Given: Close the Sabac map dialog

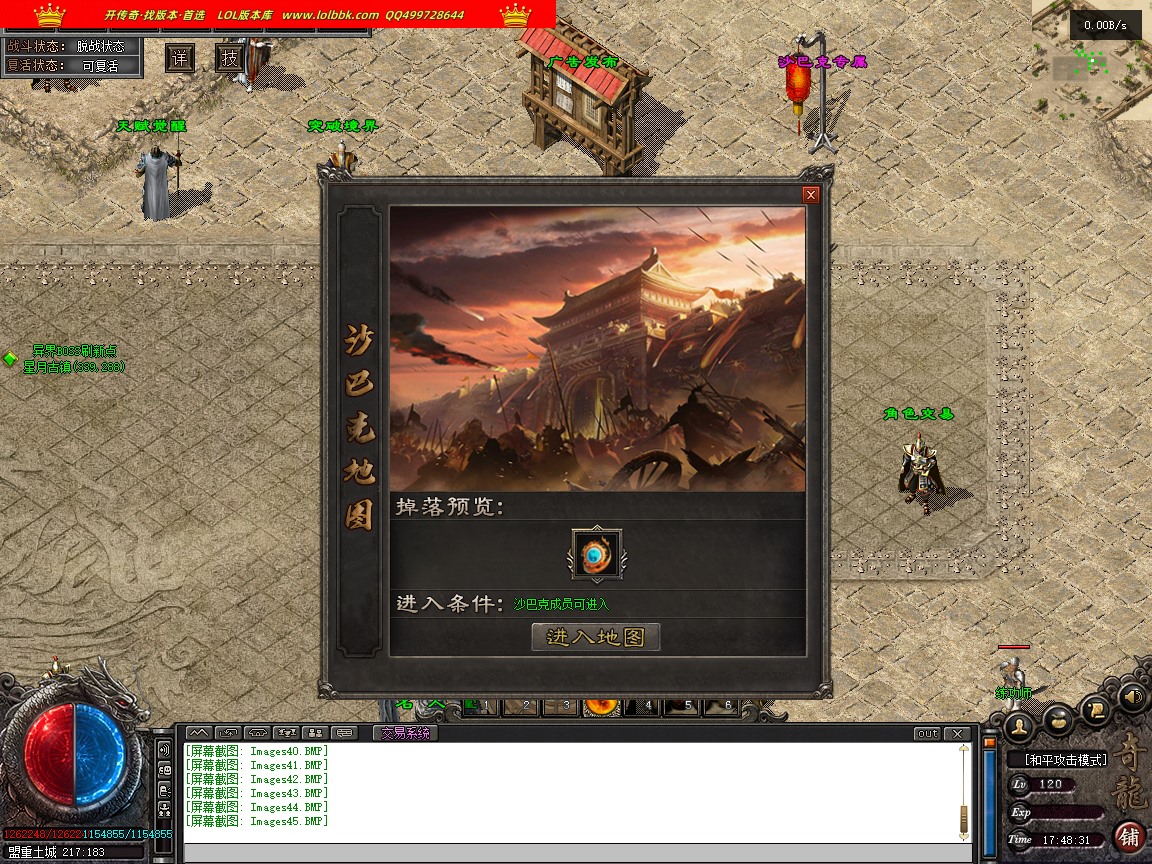Looking at the screenshot, I should pos(811,195).
